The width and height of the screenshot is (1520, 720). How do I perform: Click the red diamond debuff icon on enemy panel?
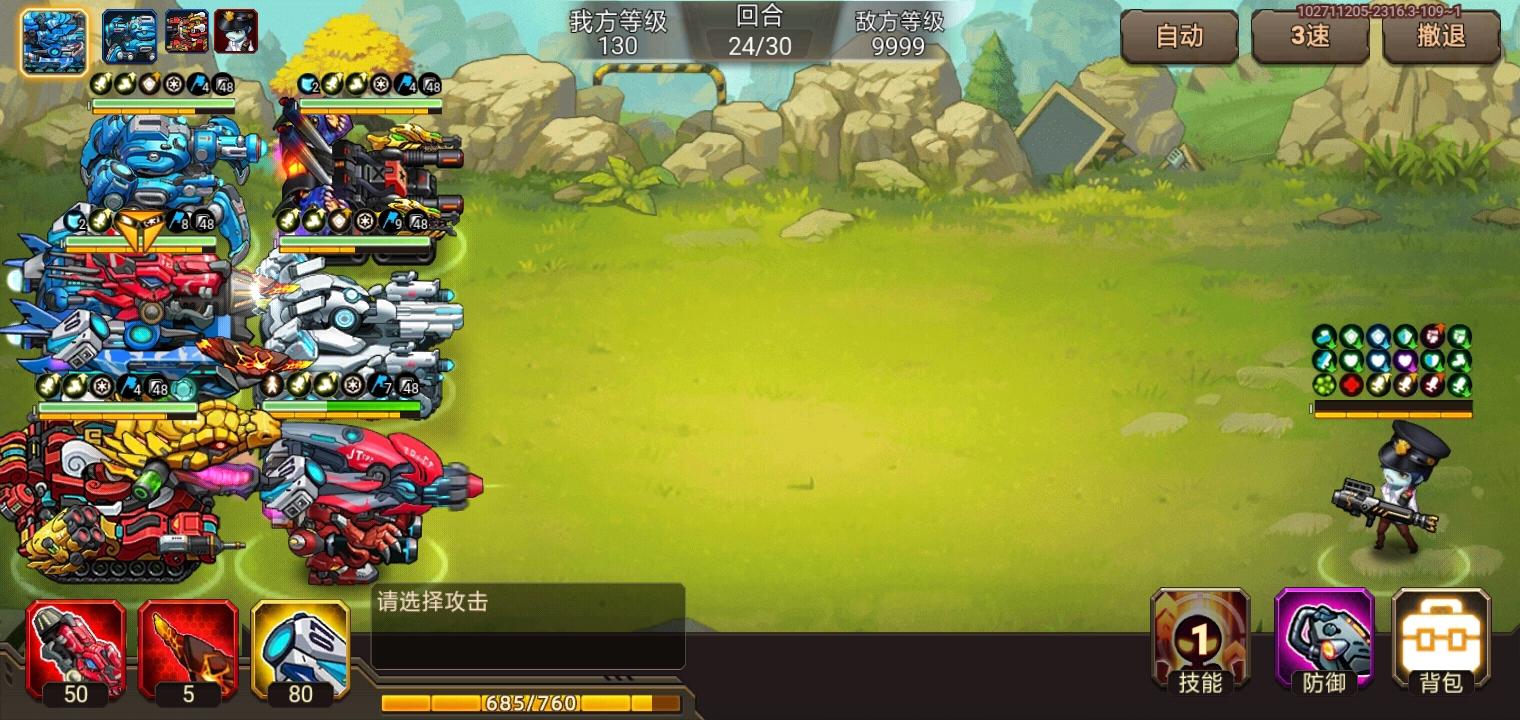pyautogui.click(x=1351, y=385)
